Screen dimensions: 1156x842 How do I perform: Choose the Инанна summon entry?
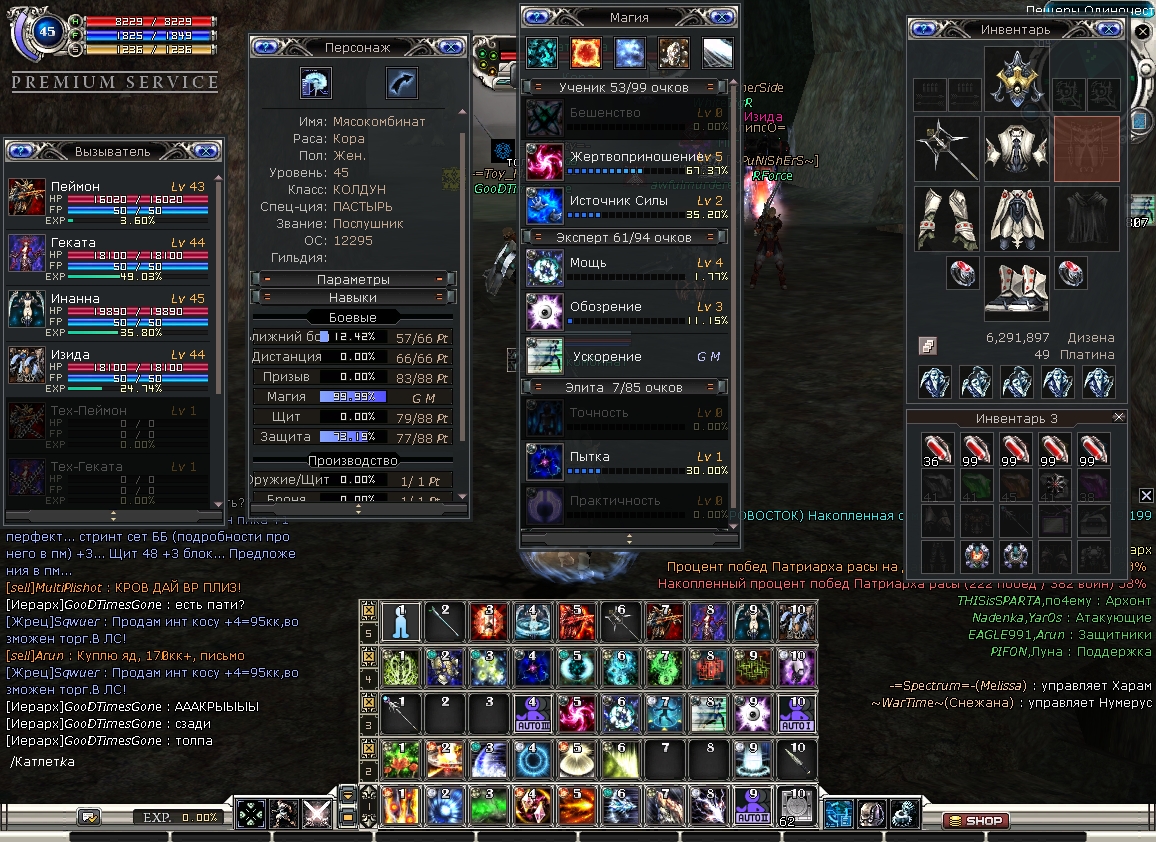point(27,308)
